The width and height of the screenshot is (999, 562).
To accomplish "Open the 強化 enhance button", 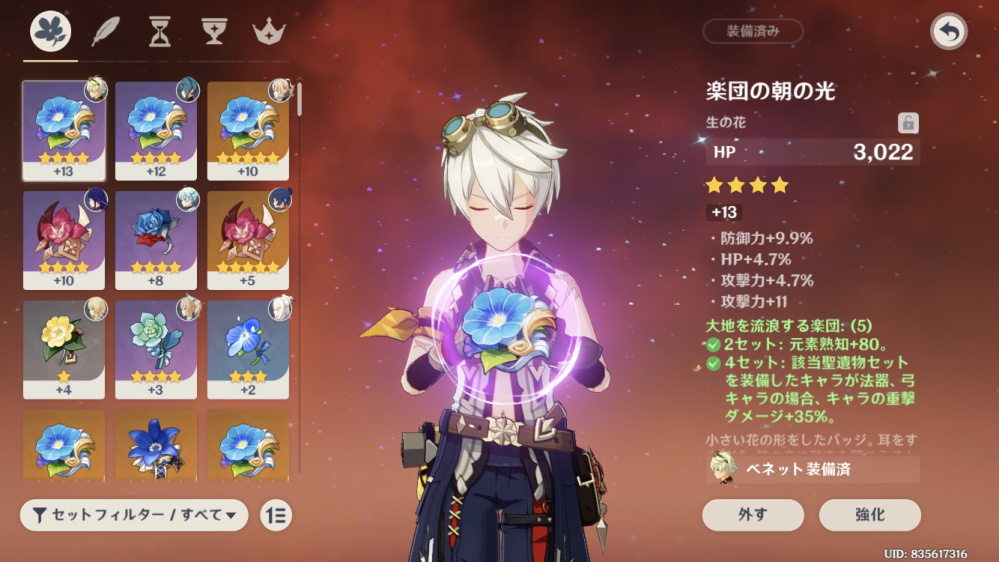I will point(869,515).
